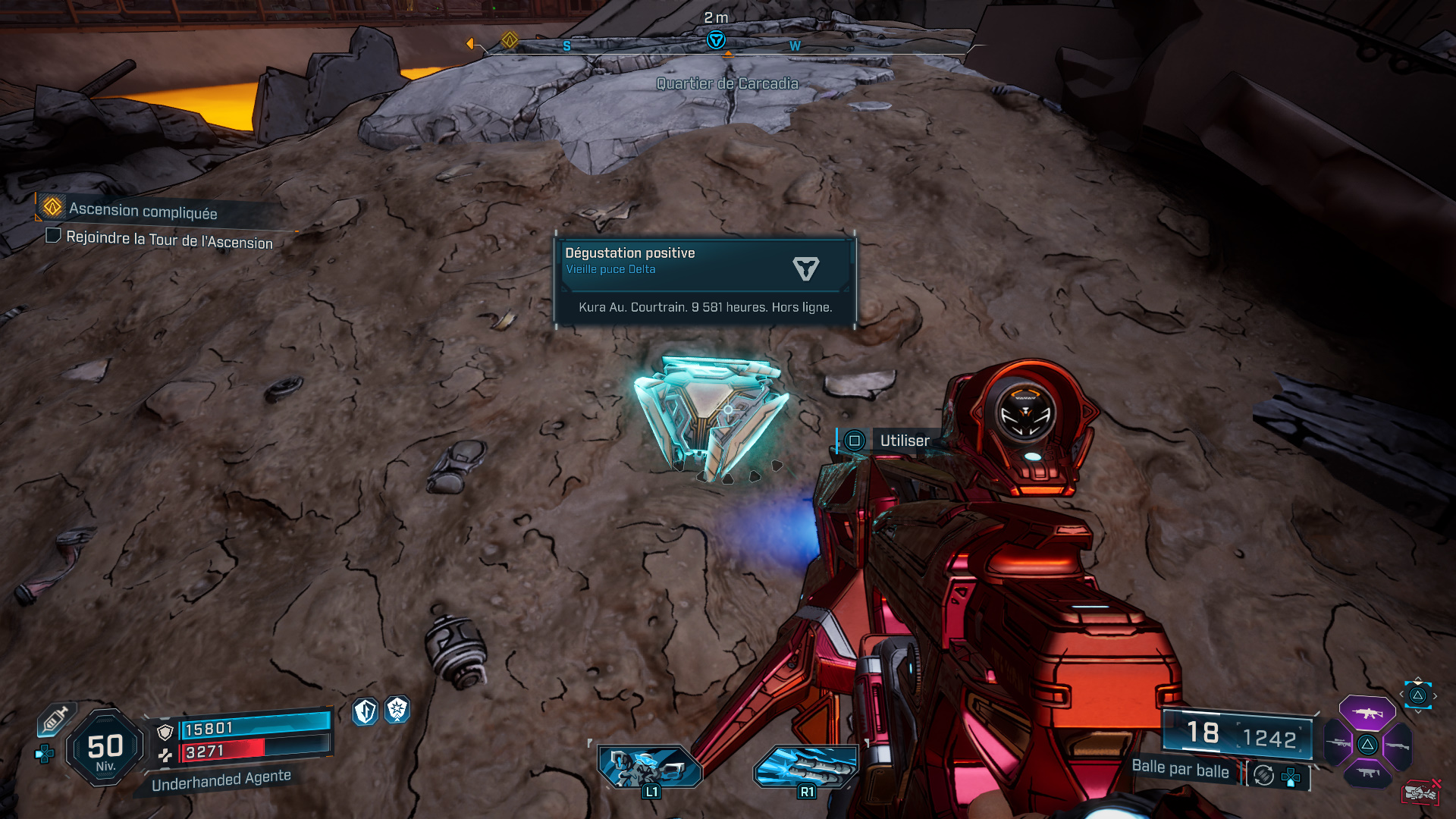
Task: Tick the Rejoindre la Tour de l'Ascension objective
Action: (53, 236)
